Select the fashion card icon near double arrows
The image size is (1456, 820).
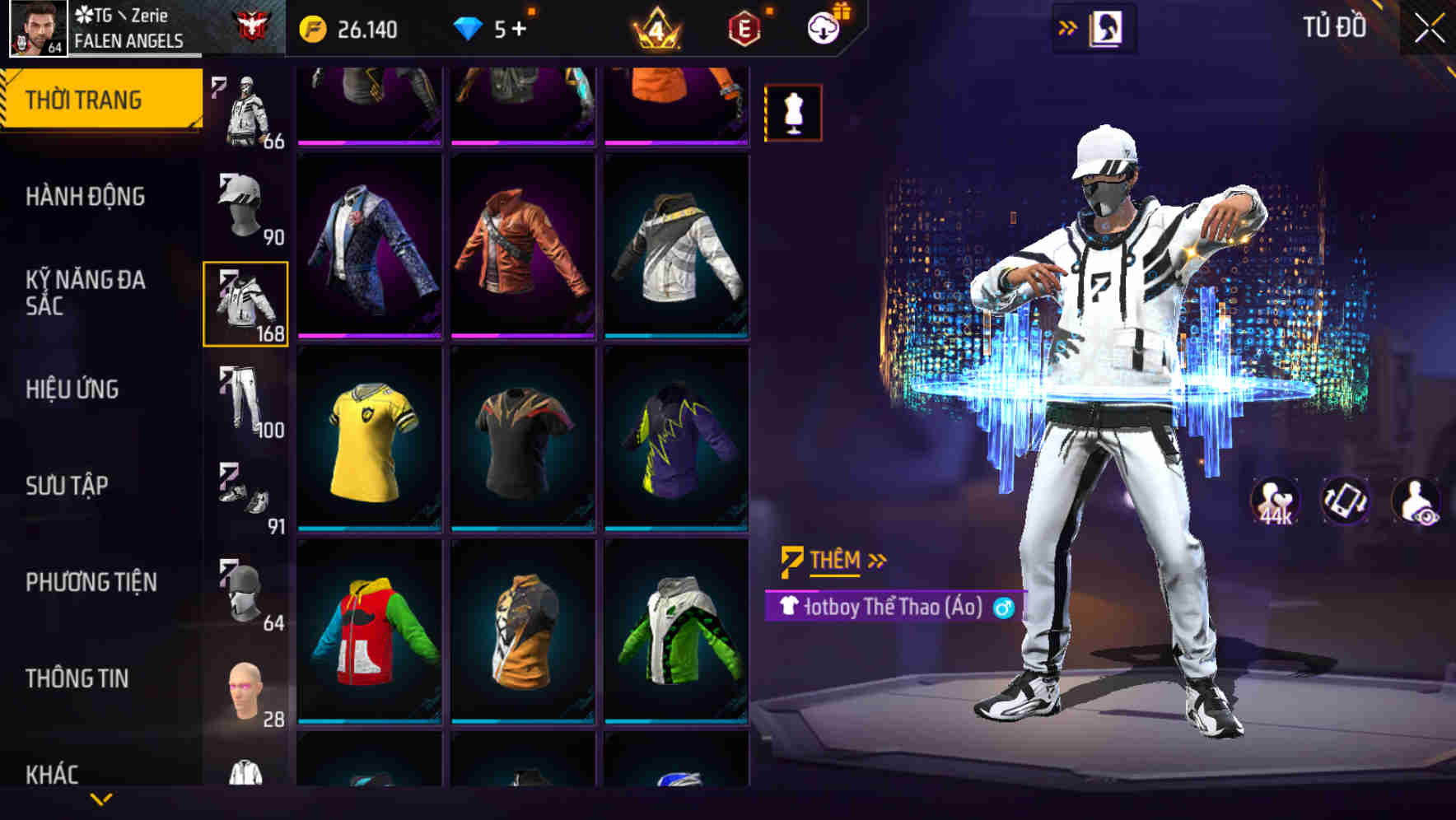(1108, 26)
